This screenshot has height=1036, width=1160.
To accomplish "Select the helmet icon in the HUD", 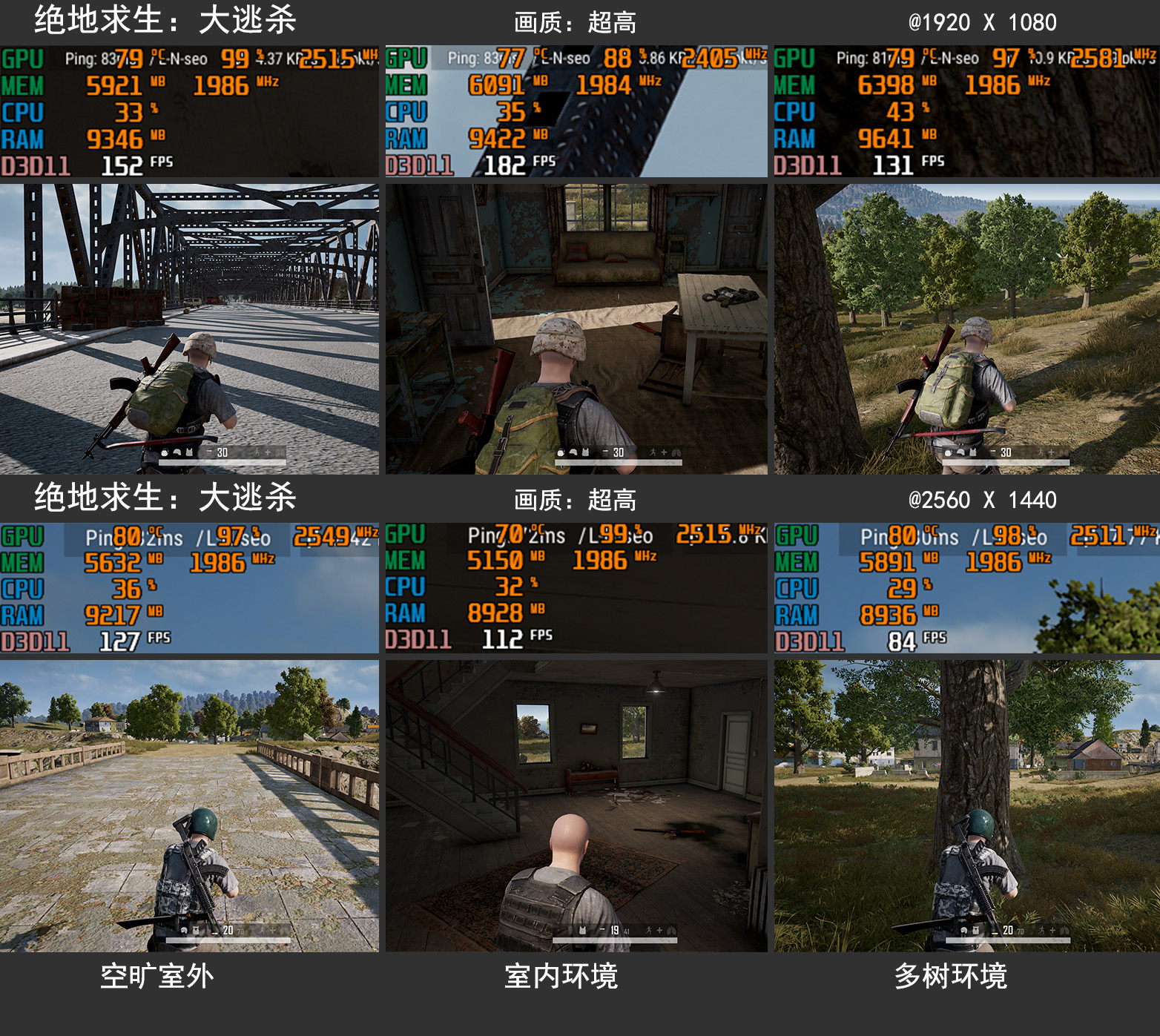I will pyautogui.click(x=177, y=452).
